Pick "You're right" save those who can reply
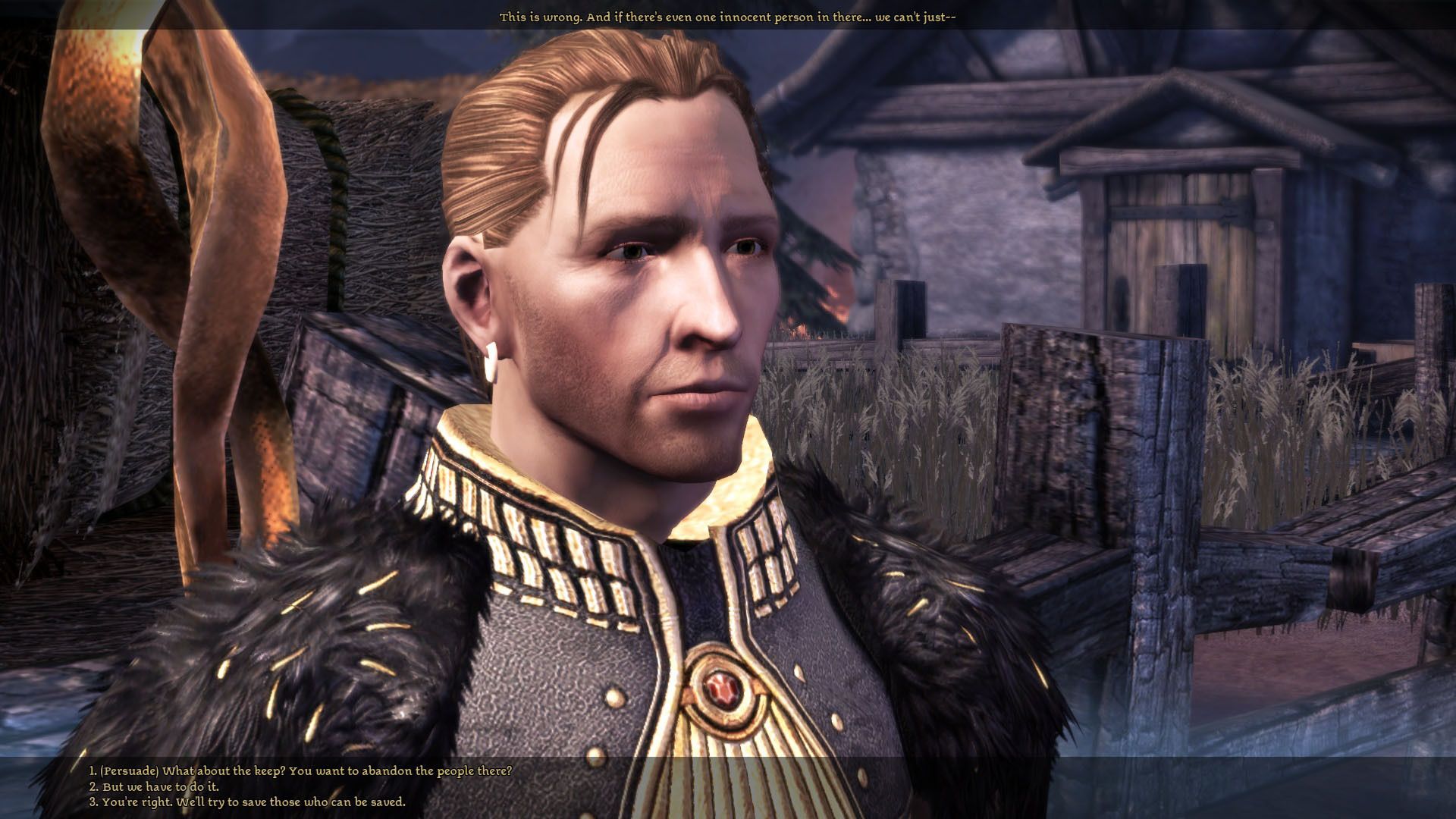This screenshot has height=819, width=1456. point(247,802)
